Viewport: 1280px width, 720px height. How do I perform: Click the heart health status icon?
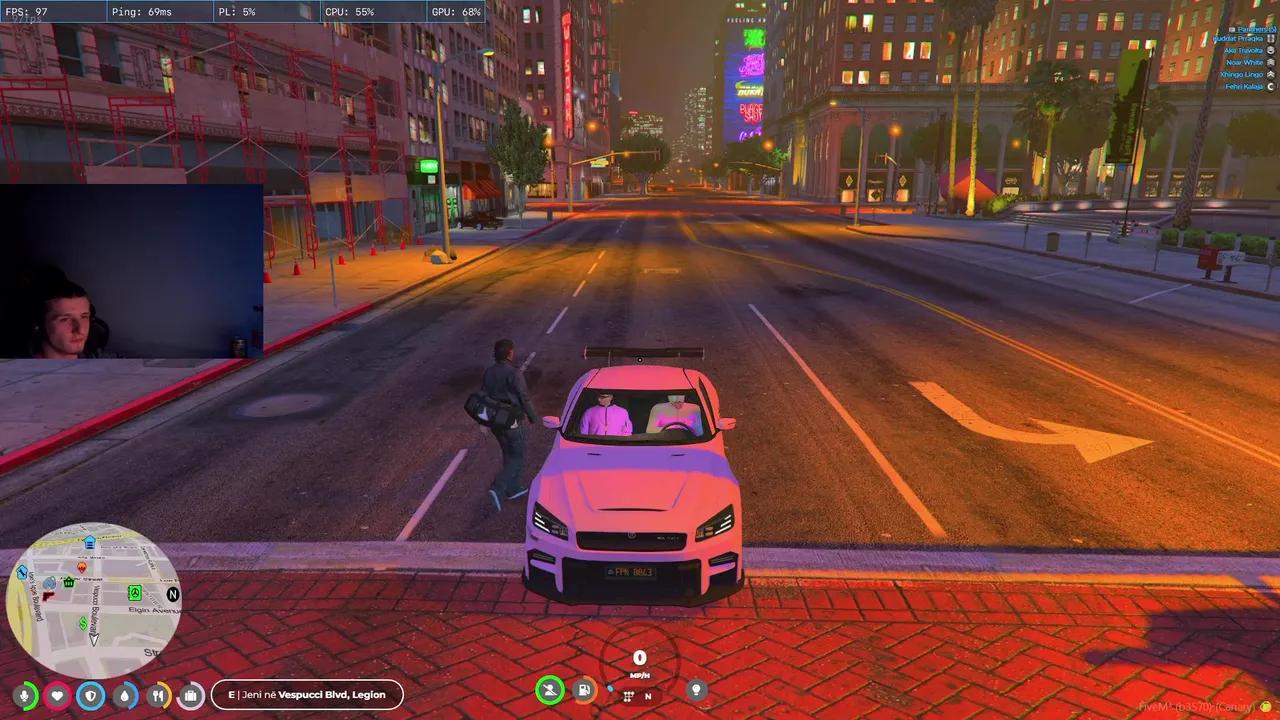58,695
